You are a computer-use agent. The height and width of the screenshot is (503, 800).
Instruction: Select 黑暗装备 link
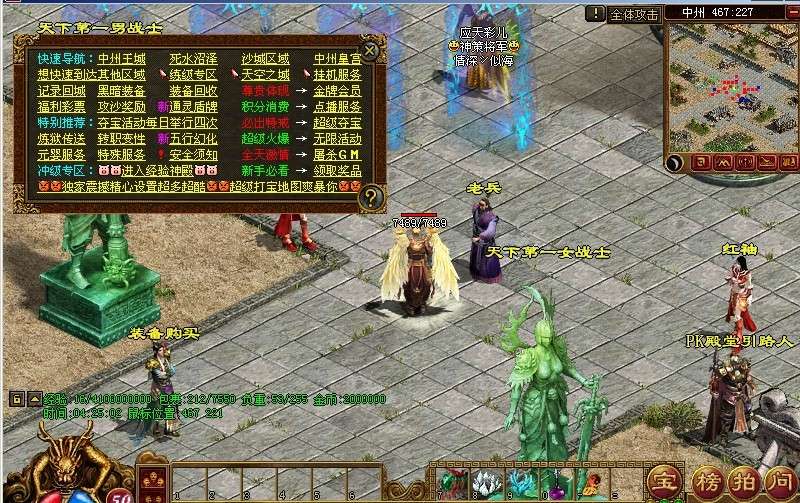122,91
